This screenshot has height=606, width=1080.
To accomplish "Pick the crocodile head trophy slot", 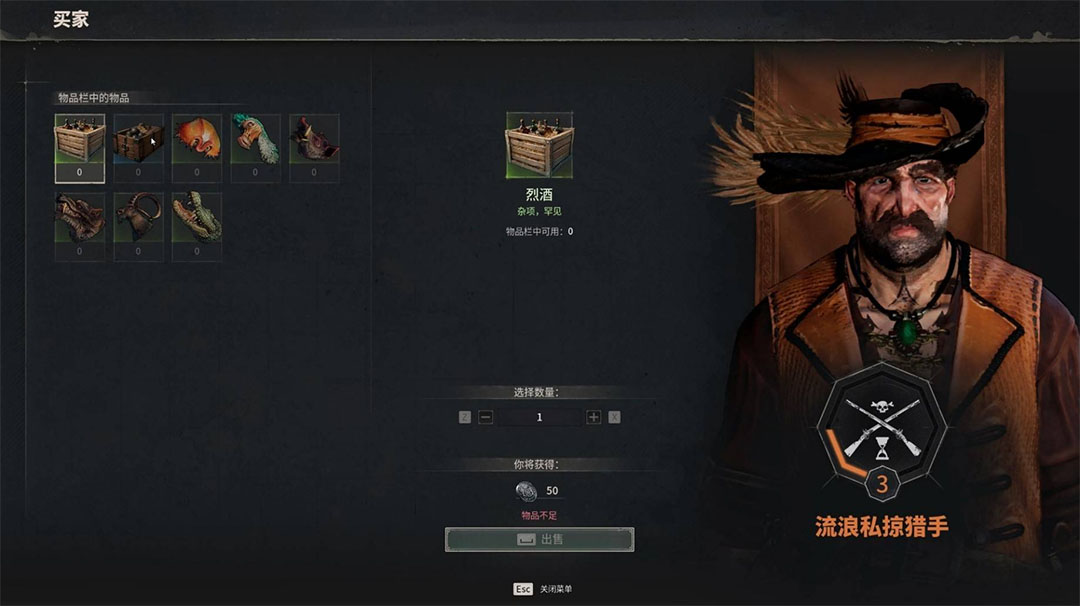I will [197, 220].
